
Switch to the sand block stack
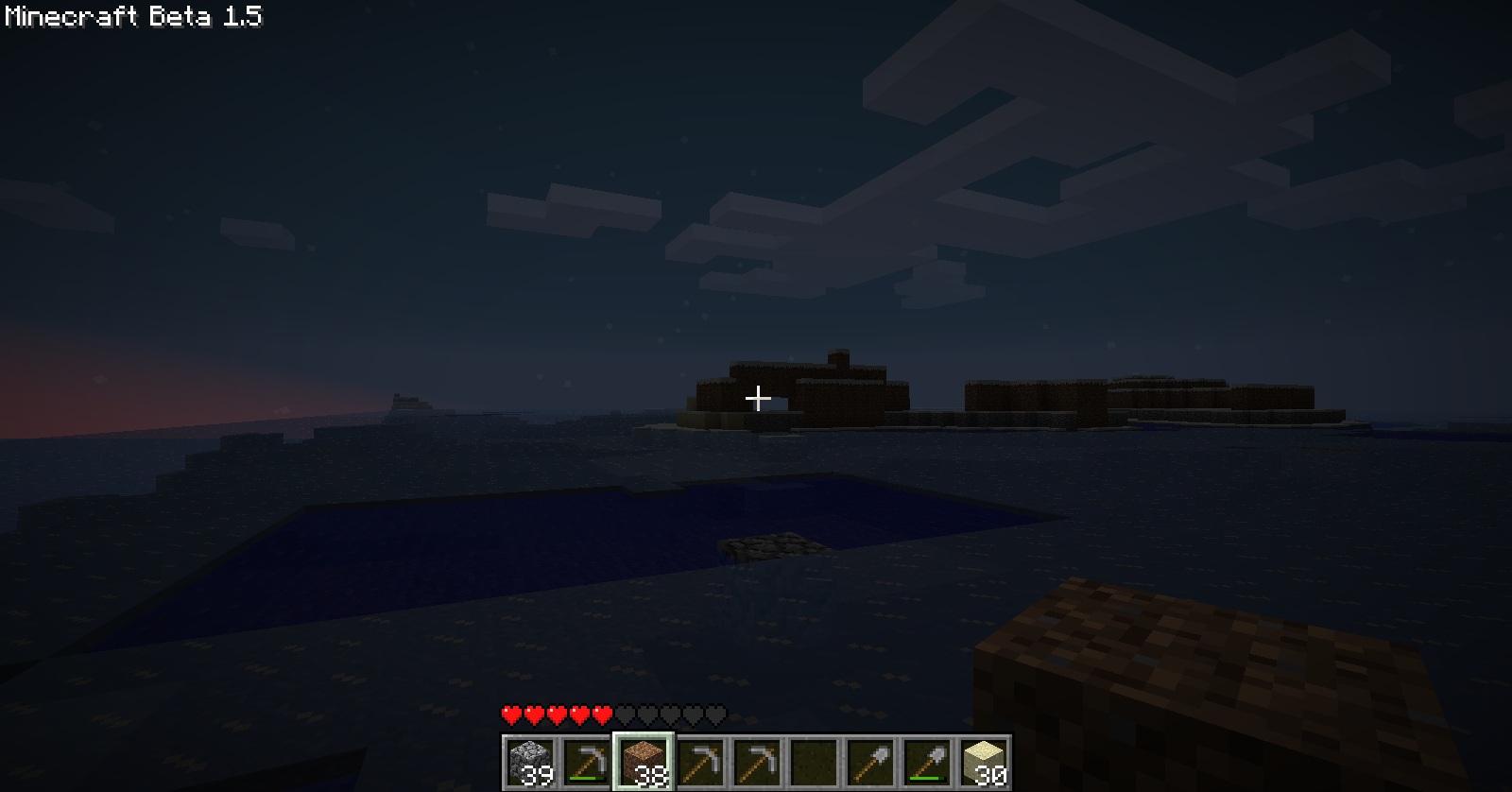pos(983,762)
